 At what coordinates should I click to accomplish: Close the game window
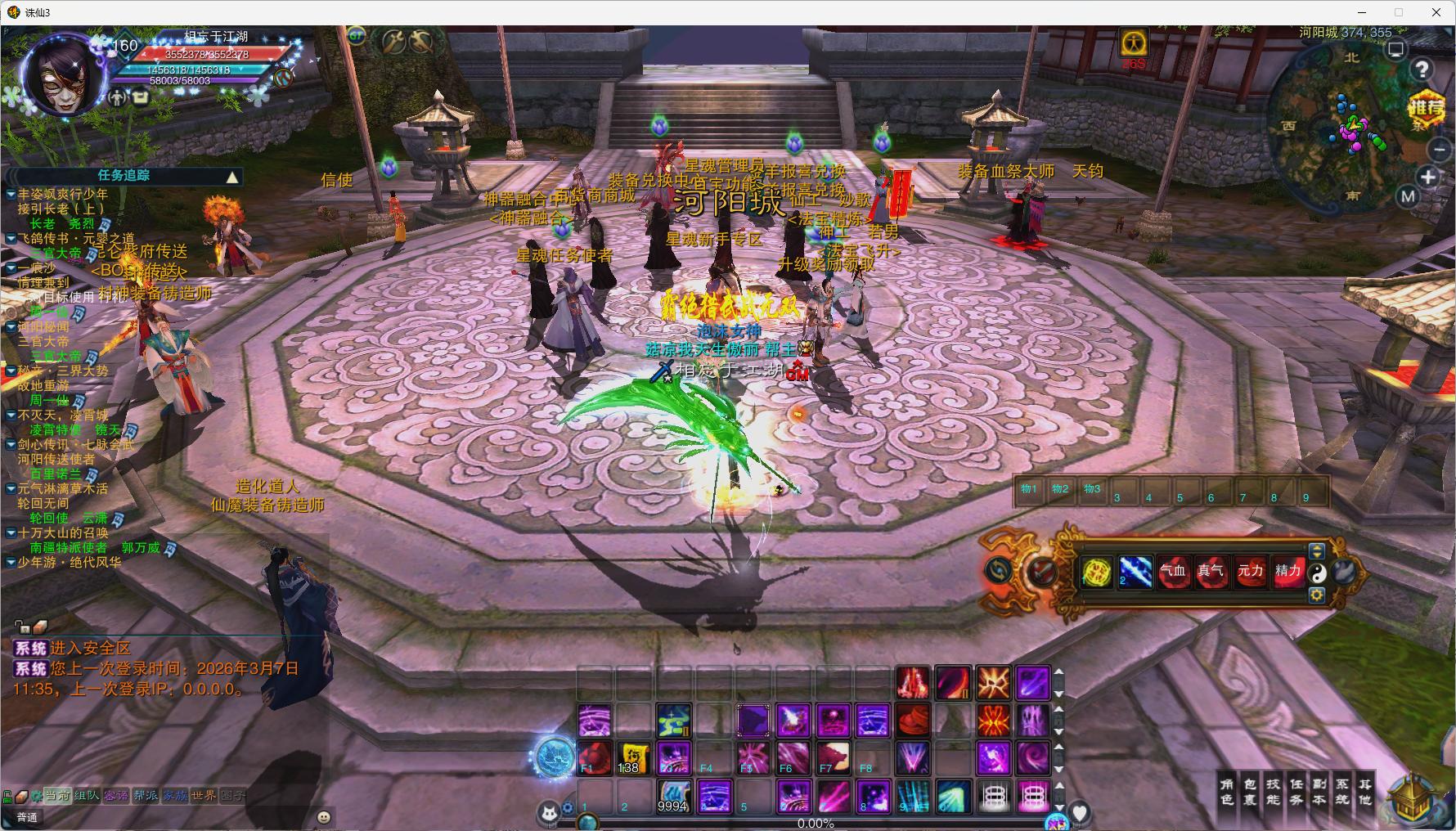pyautogui.click(x=1436, y=12)
